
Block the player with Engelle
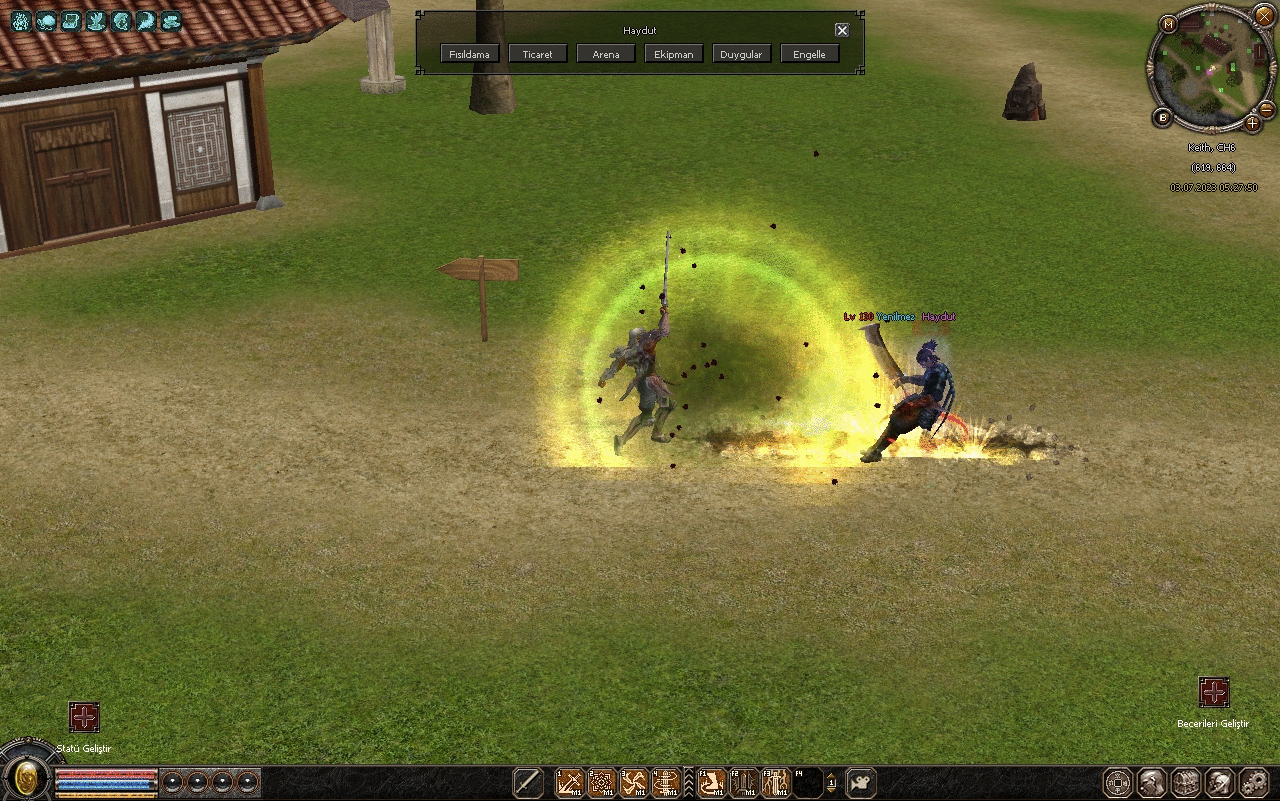(x=810, y=54)
